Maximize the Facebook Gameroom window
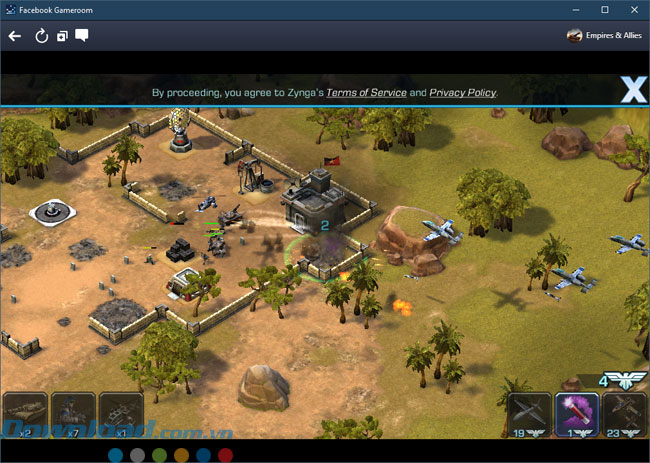This screenshot has width=650, height=463. [605, 9]
